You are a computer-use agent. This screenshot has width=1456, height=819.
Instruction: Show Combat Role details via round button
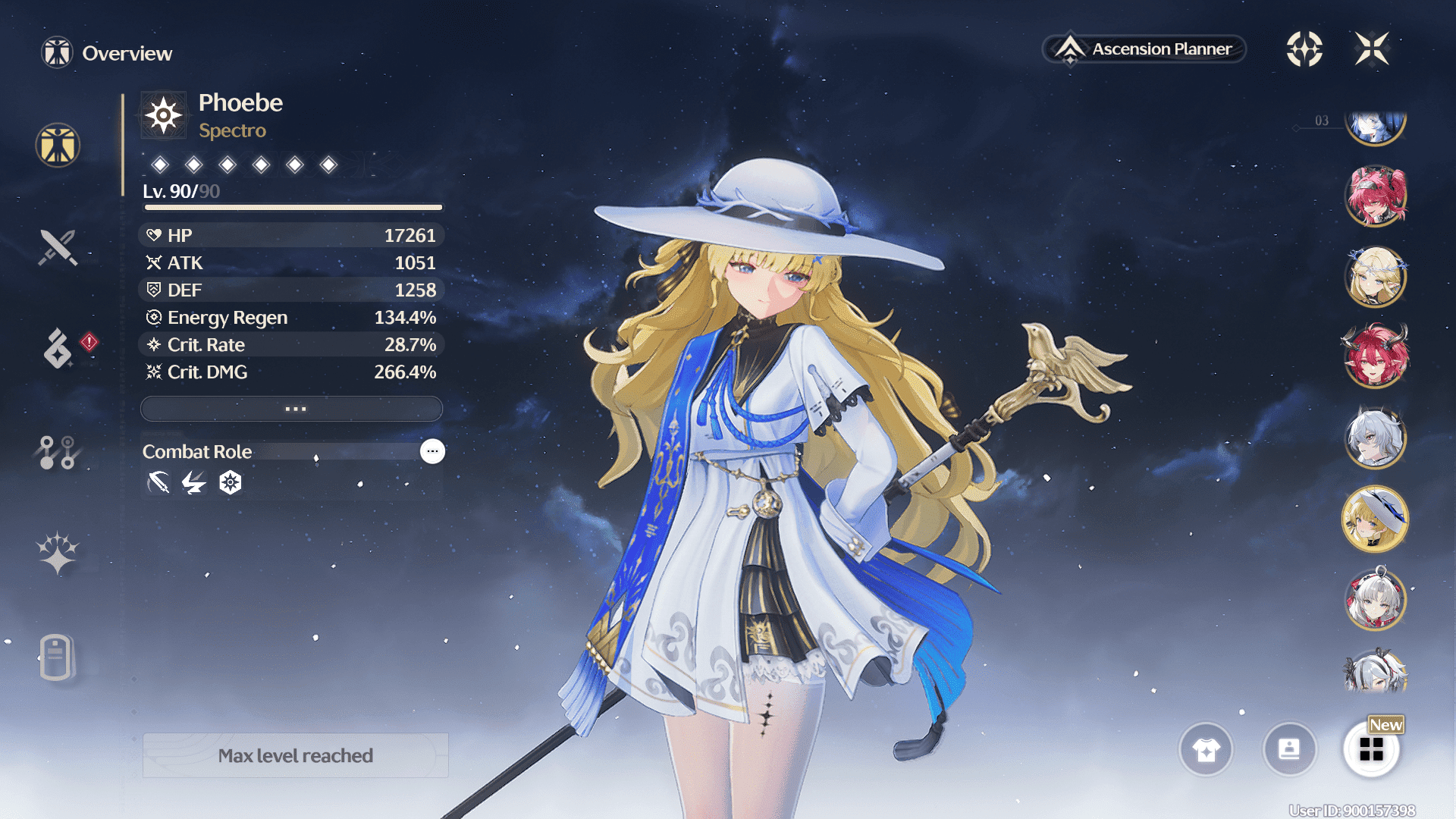click(432, 451)
